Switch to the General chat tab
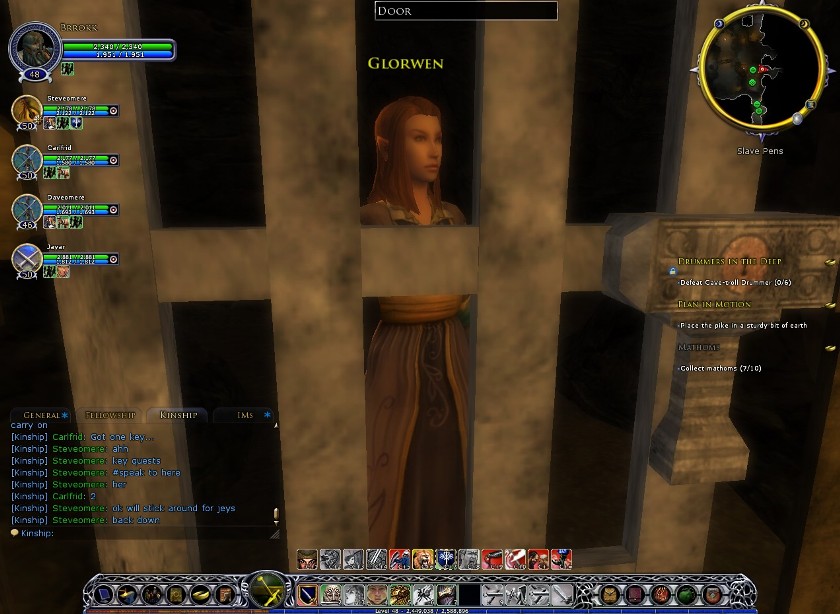This screenshot has width=840, height=614. click(42, 414)
